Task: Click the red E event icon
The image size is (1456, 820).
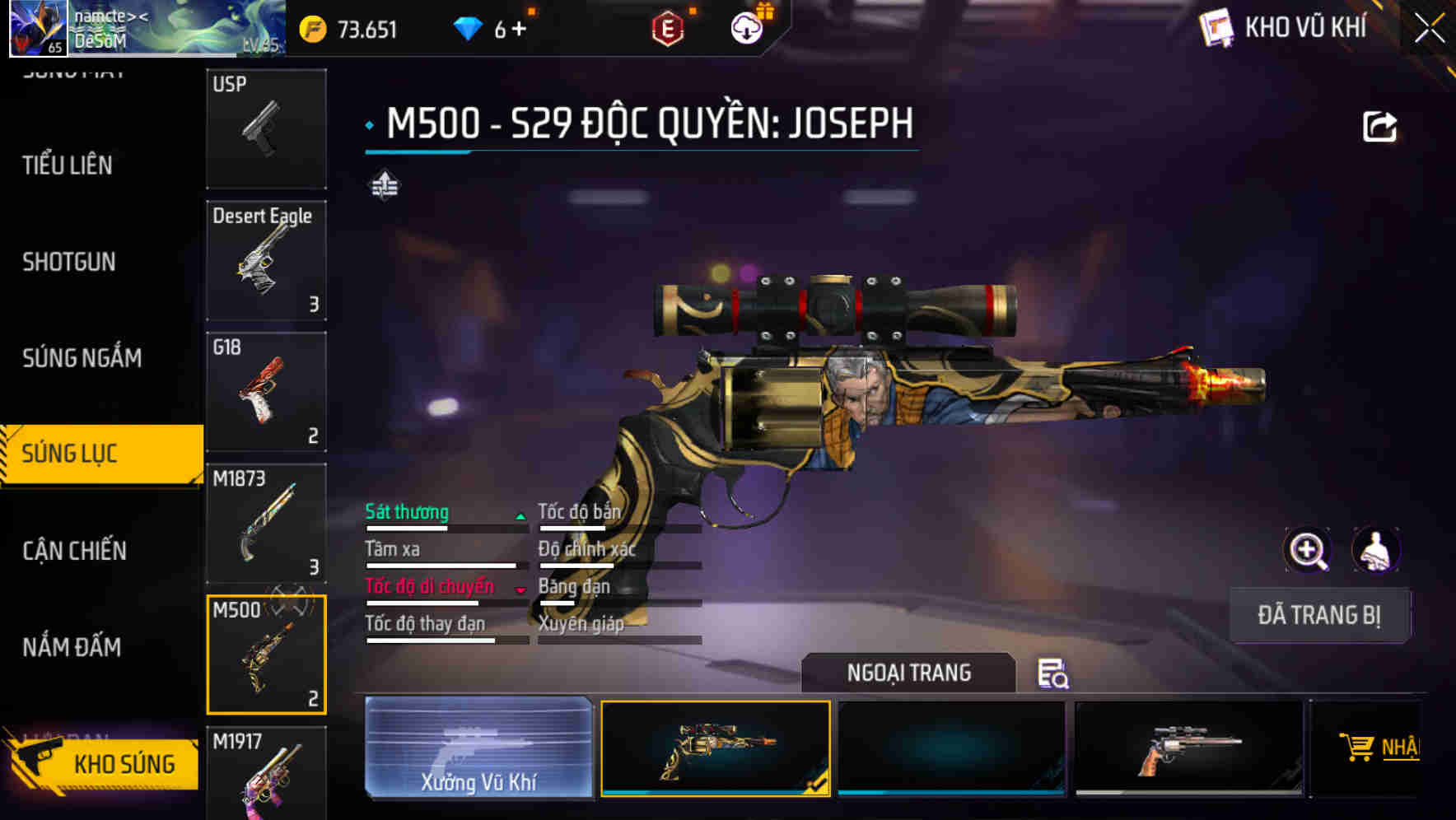Action: pyautogui.click(x=667, y=27)
